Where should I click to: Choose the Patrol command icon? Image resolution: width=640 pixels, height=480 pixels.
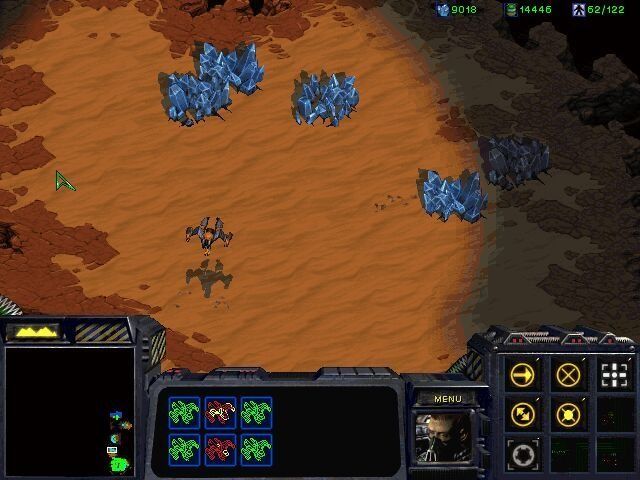pos(523,413)
